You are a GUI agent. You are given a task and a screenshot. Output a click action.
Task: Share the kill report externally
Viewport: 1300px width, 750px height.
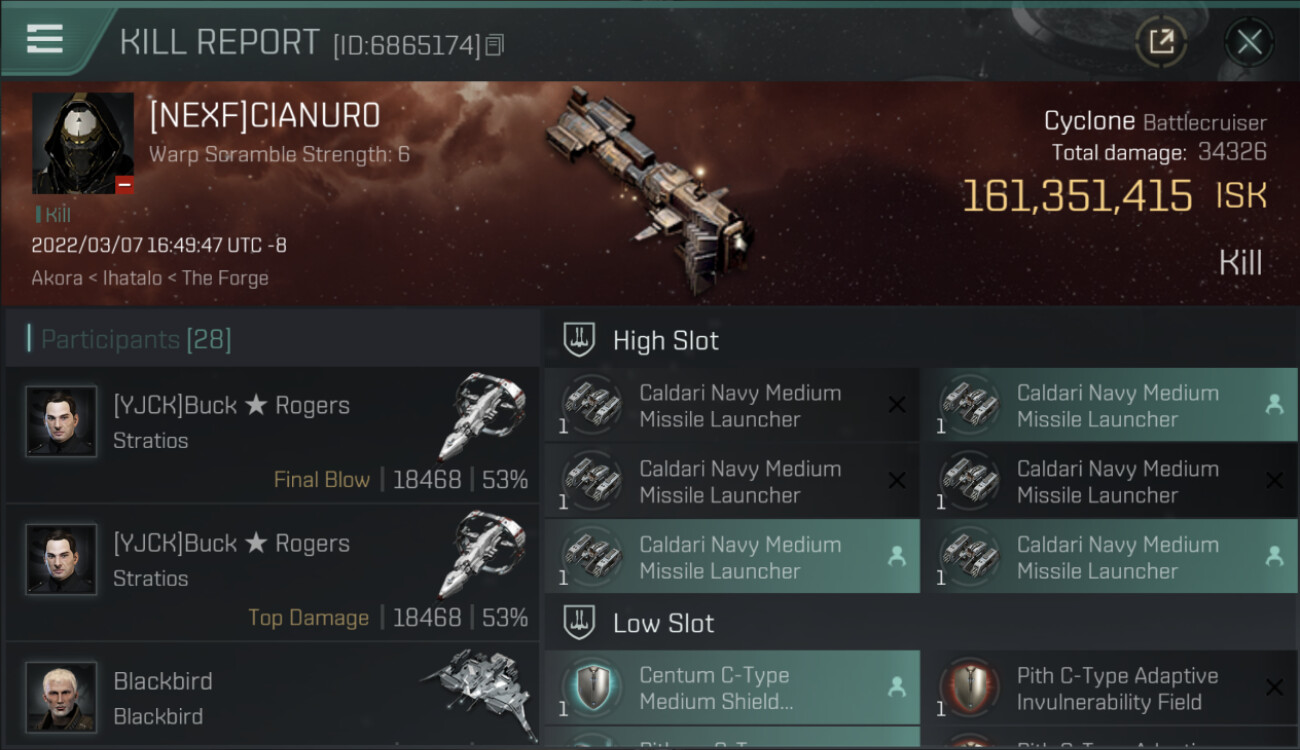[1161, 42]
